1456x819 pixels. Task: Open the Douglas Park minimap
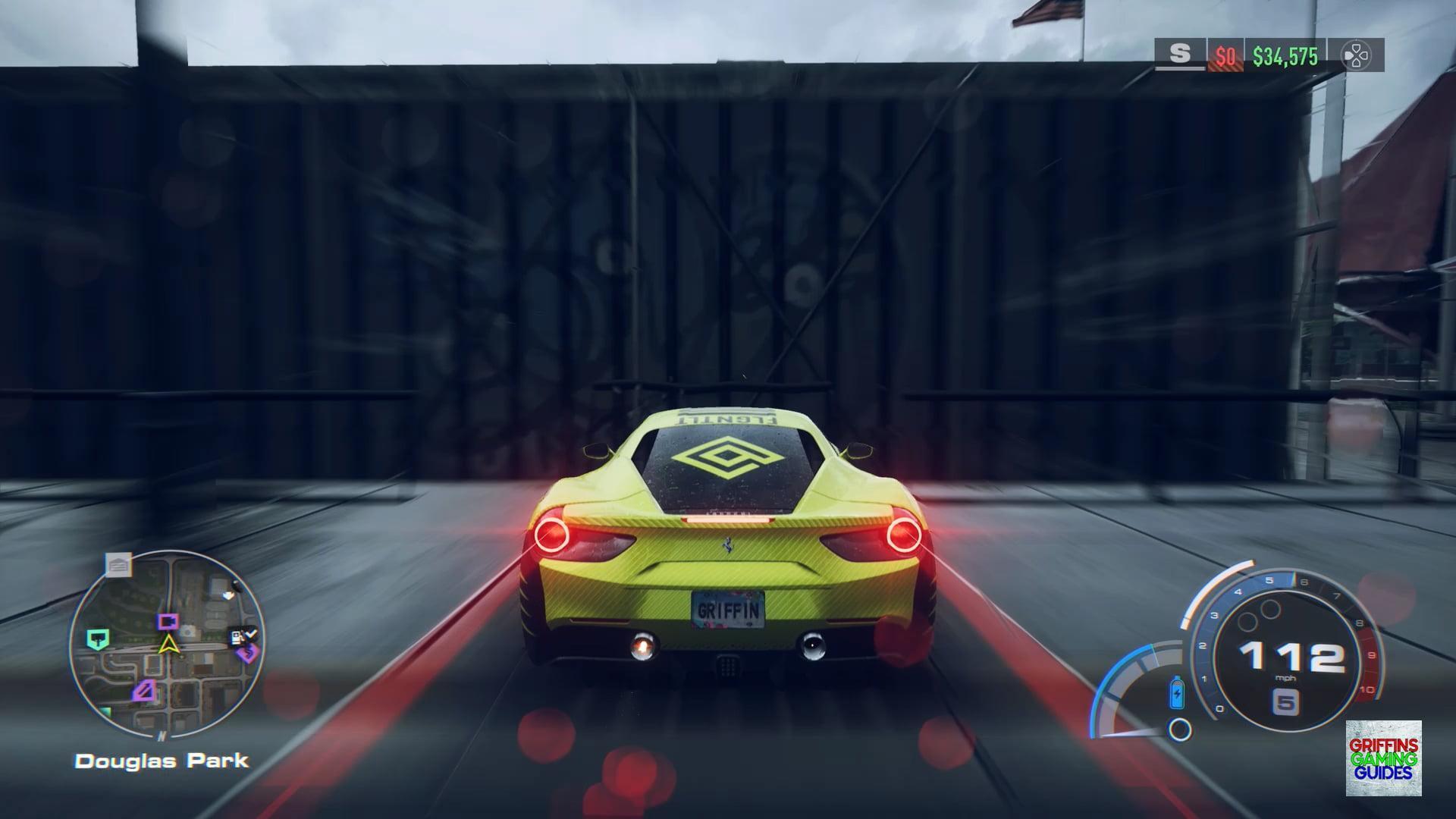click(167, 645)
